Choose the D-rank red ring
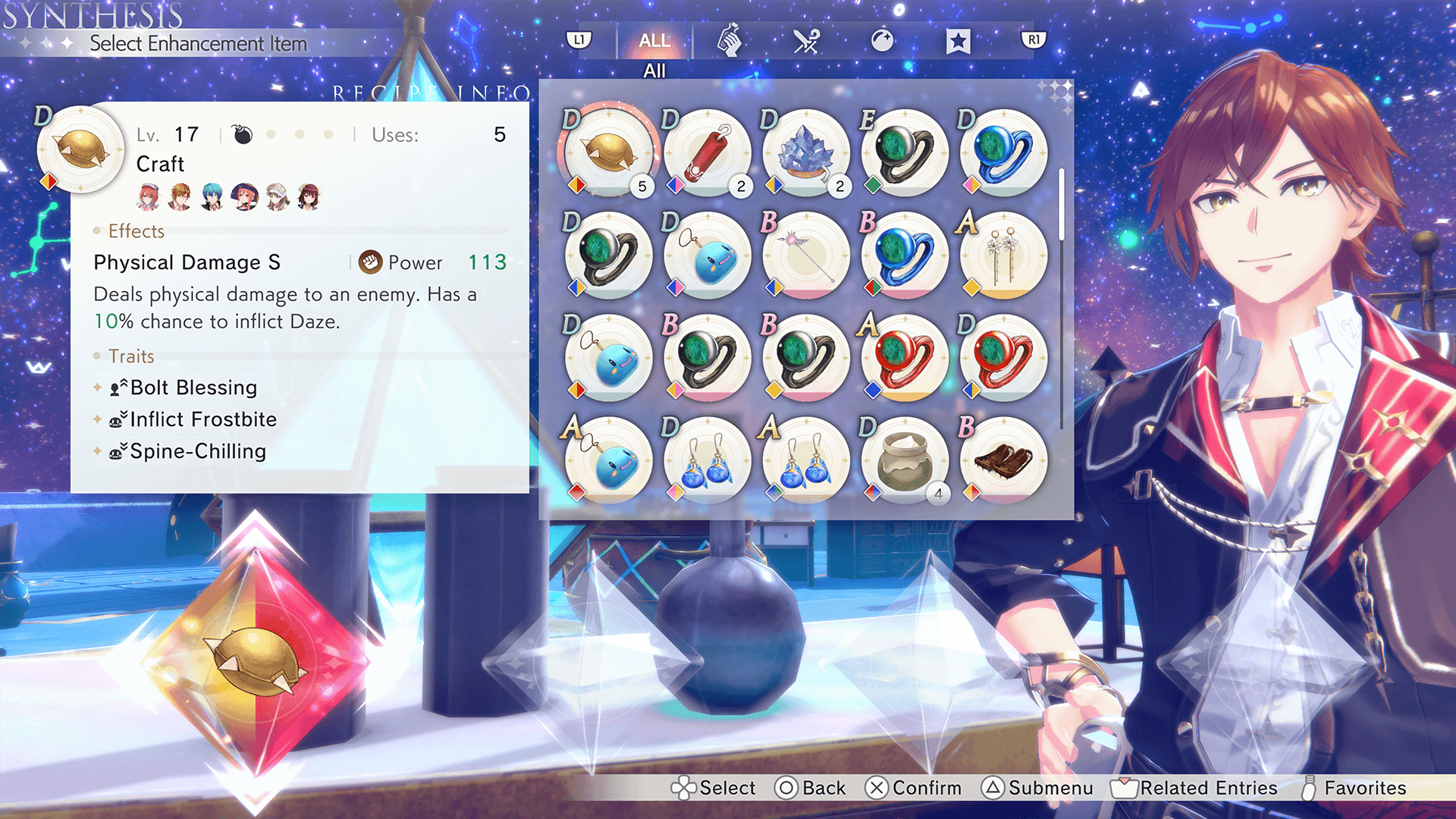Screen dimensions: 1456x819 1003,358
